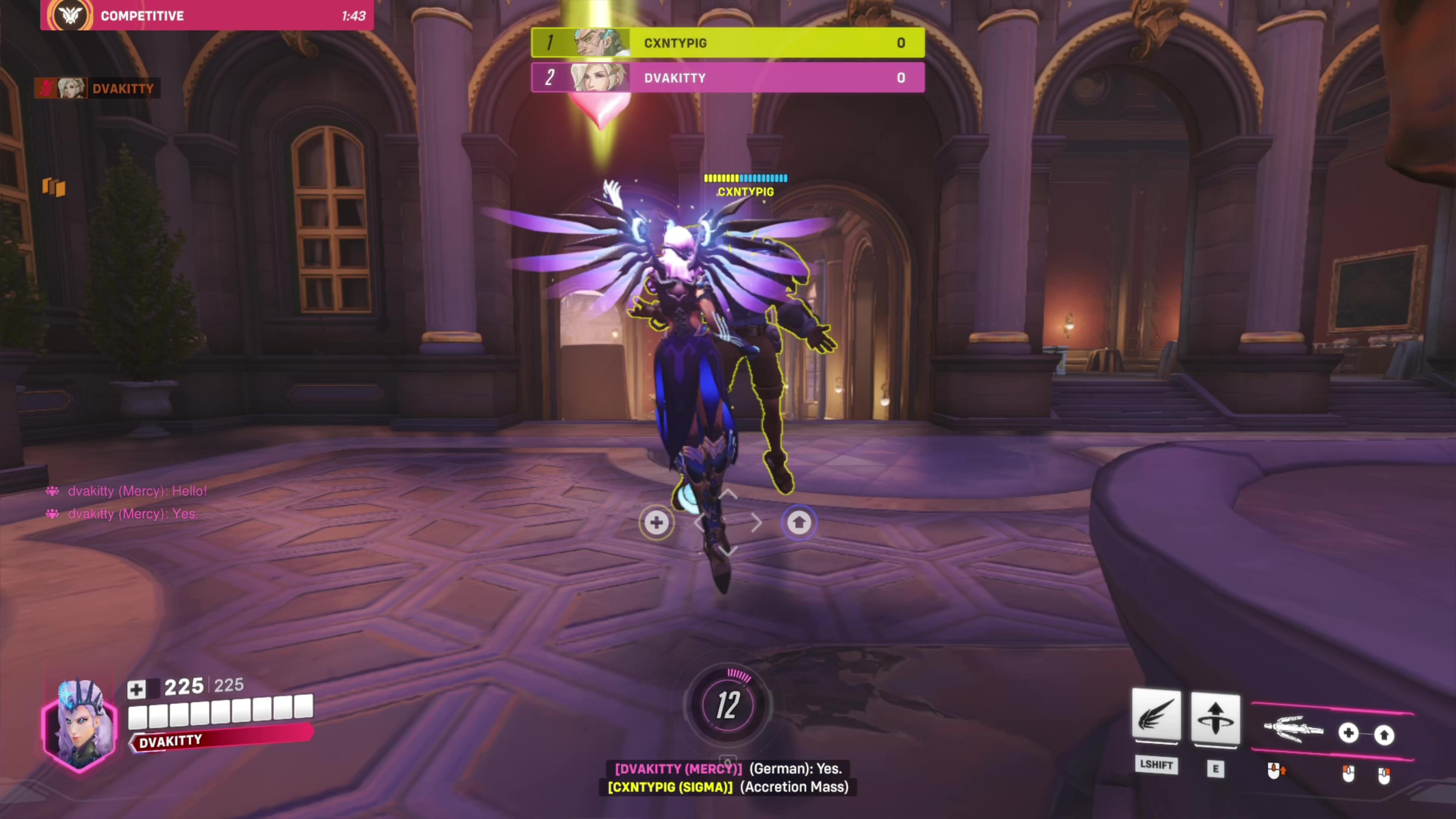Click the orange cards icon
The width and height of the screenshot is (1456, 819).
(54, 187)
